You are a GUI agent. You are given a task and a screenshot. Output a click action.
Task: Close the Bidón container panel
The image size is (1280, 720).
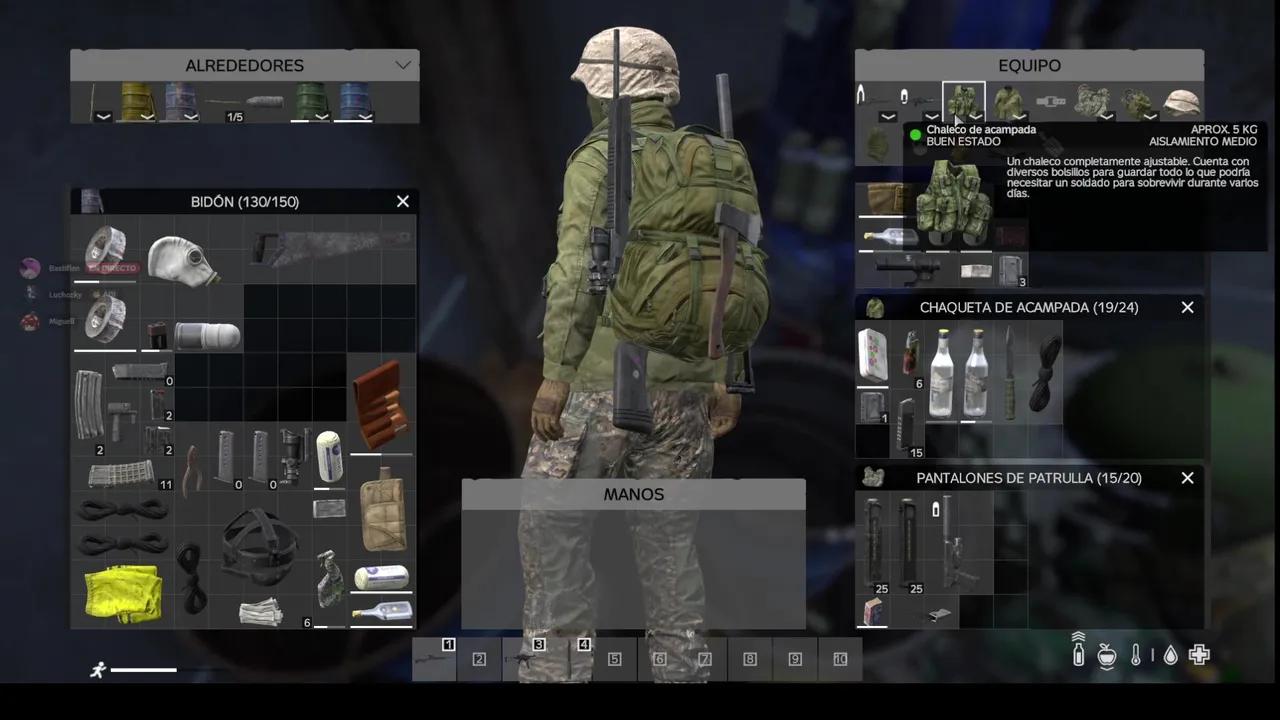click(403, 201)
